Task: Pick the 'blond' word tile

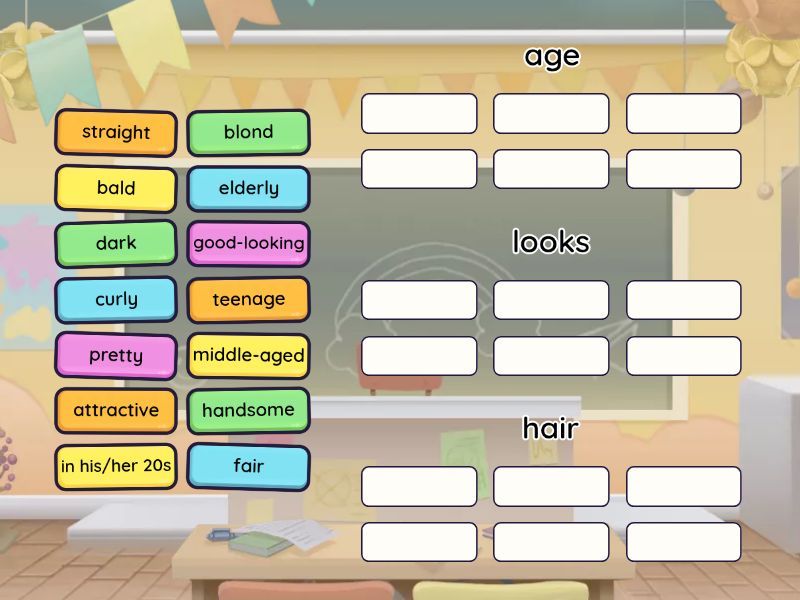Action: click(x=248, y=132)
